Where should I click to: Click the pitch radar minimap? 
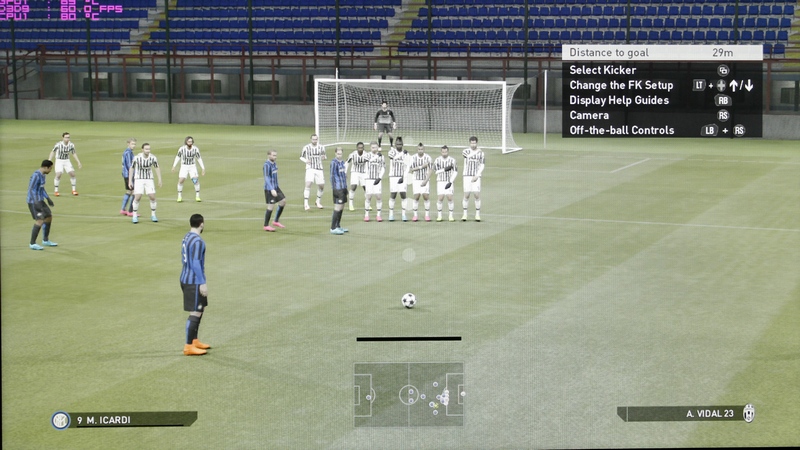pyautogui.click(x=408, y=395)
